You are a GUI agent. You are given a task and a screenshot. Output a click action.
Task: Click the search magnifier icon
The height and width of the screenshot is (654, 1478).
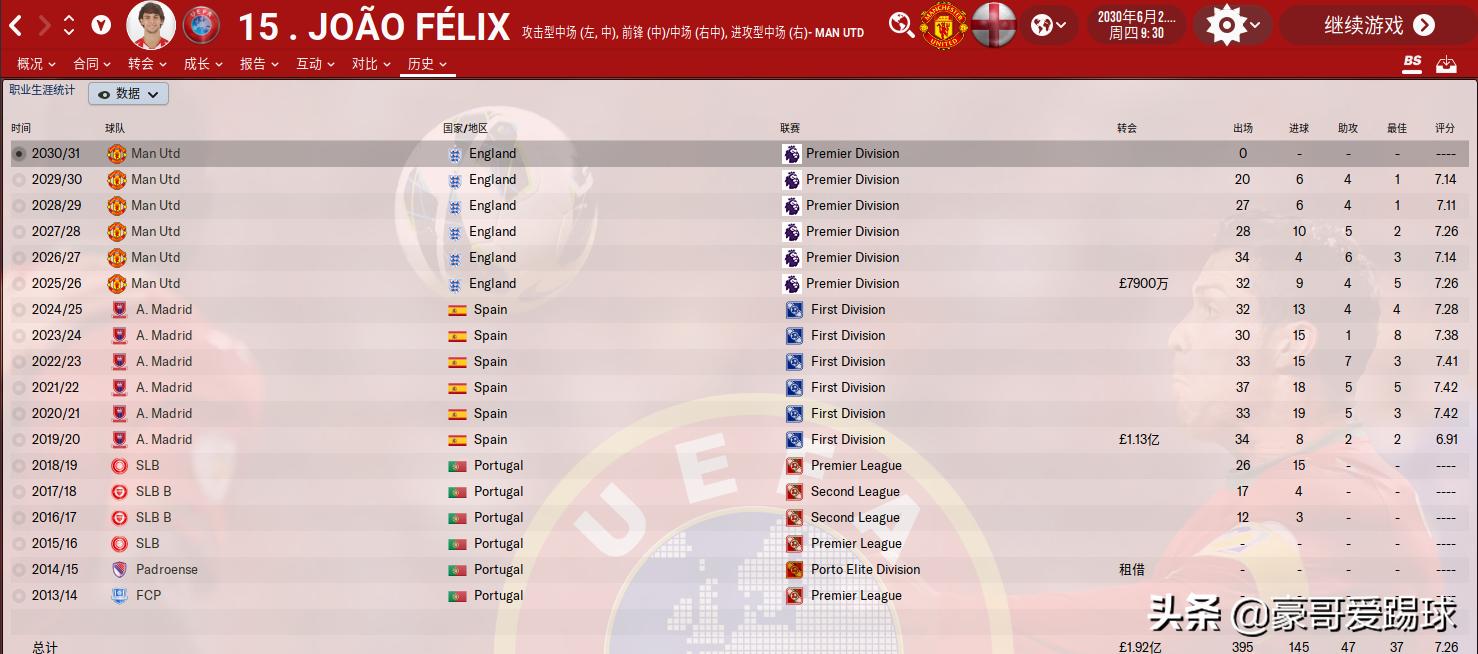pos(901,25)
